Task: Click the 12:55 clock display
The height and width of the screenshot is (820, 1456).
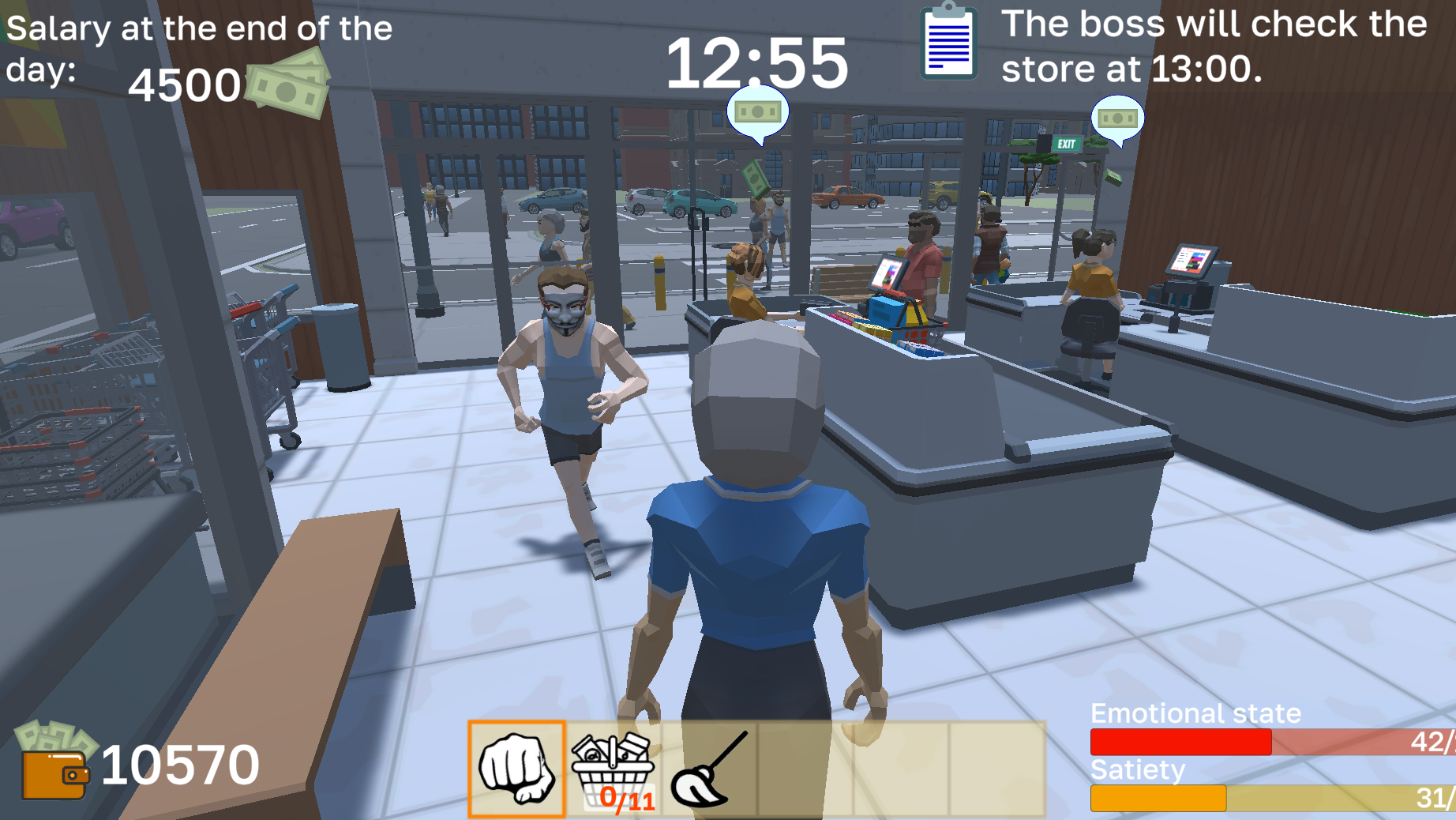Action: [x=759, y=62]
